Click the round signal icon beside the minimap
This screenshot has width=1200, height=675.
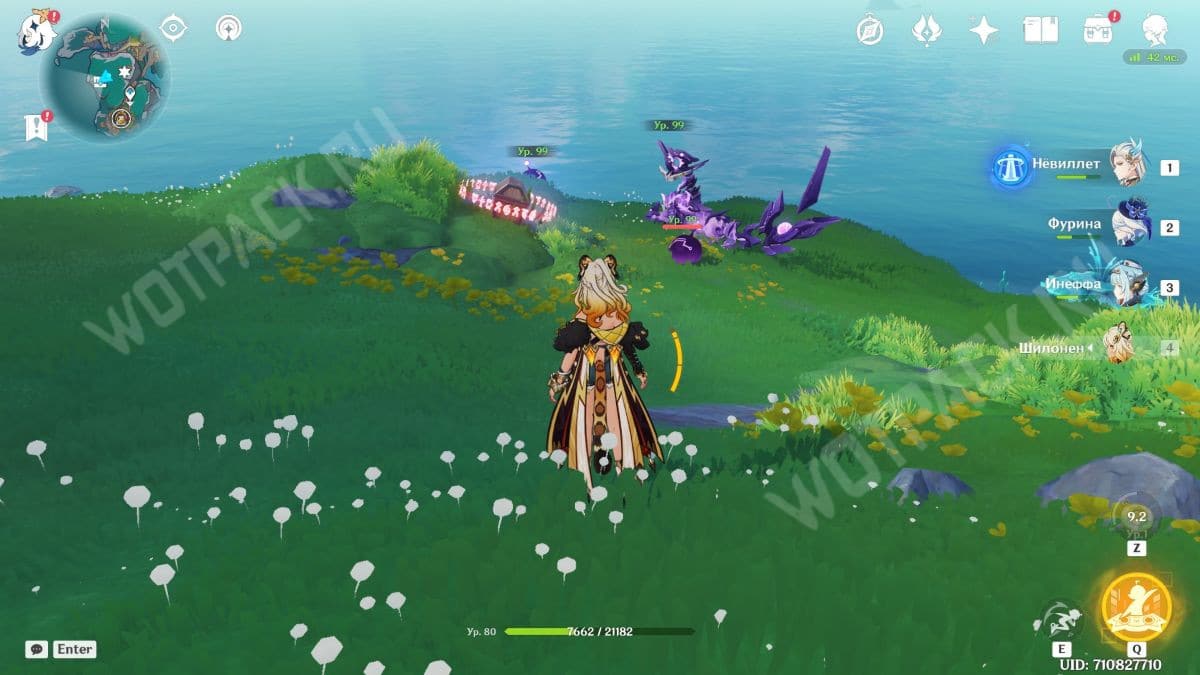click(229, 29)
